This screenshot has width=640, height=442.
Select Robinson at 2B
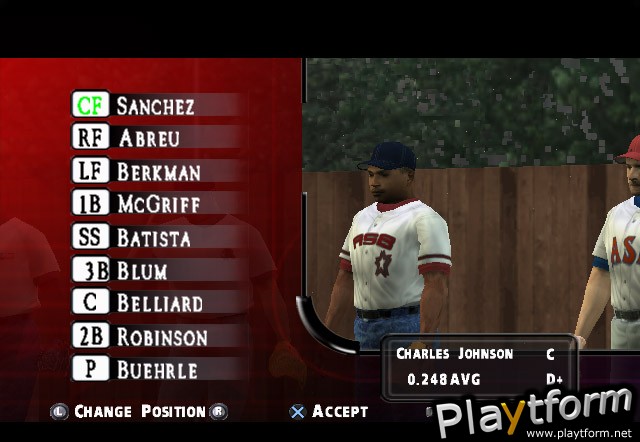[x=162, y=336]
